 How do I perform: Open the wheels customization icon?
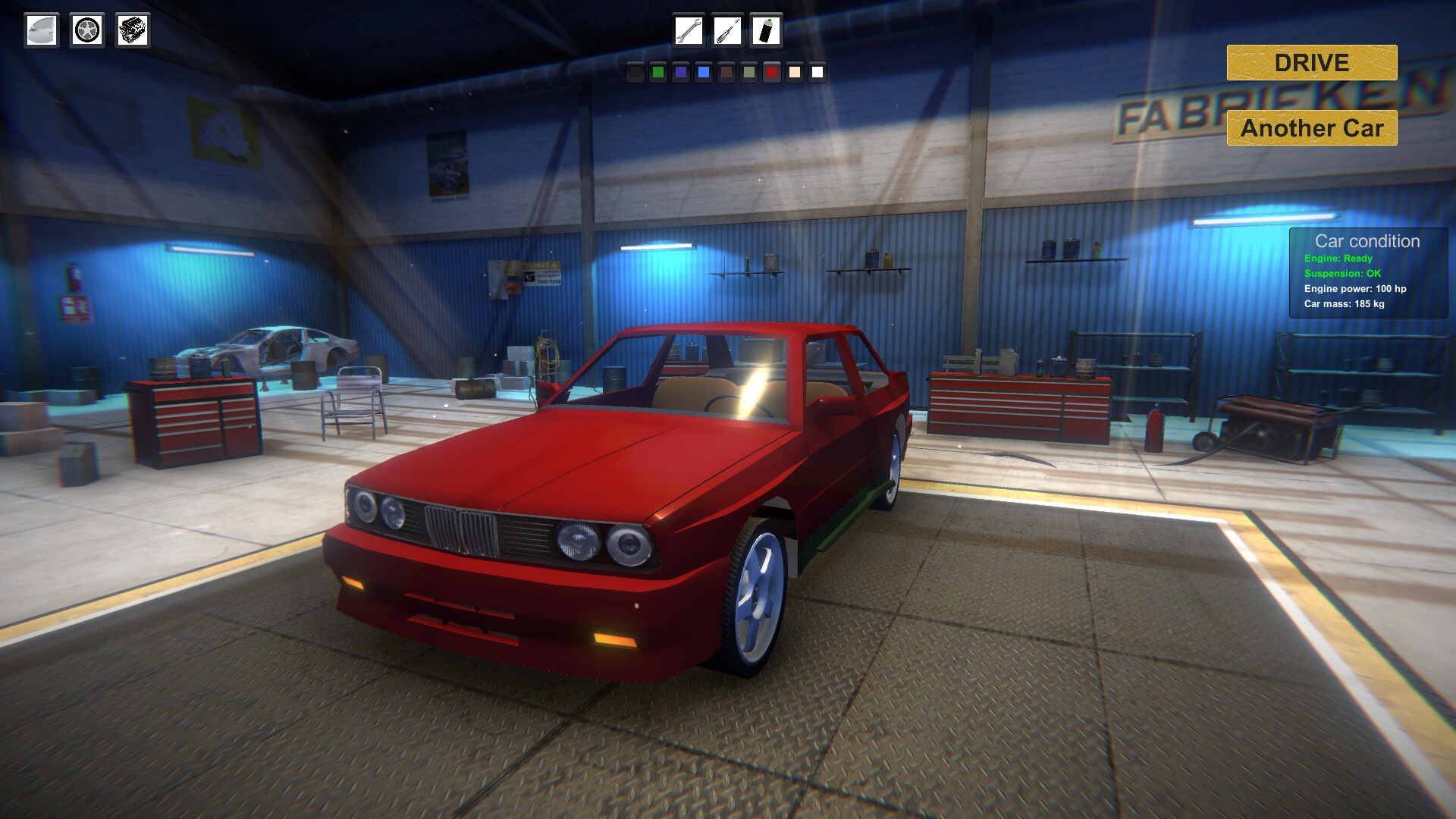pyautogui.click(x=86, y=30)
